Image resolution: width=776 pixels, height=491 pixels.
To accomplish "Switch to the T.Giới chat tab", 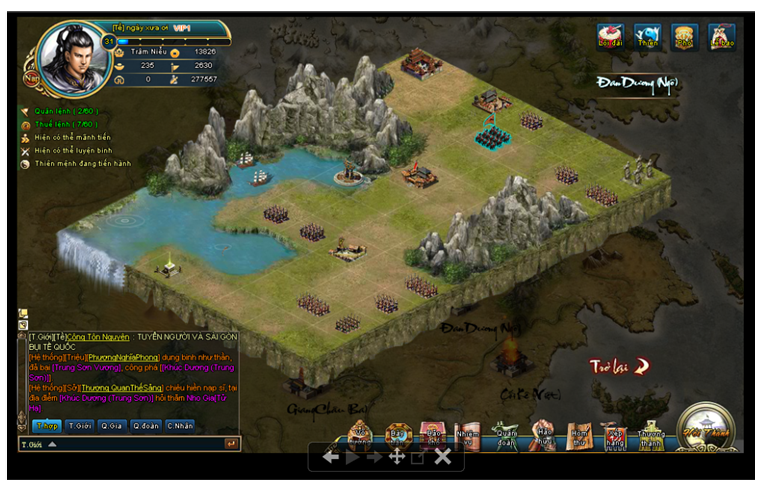I will (x=80, y=426).
